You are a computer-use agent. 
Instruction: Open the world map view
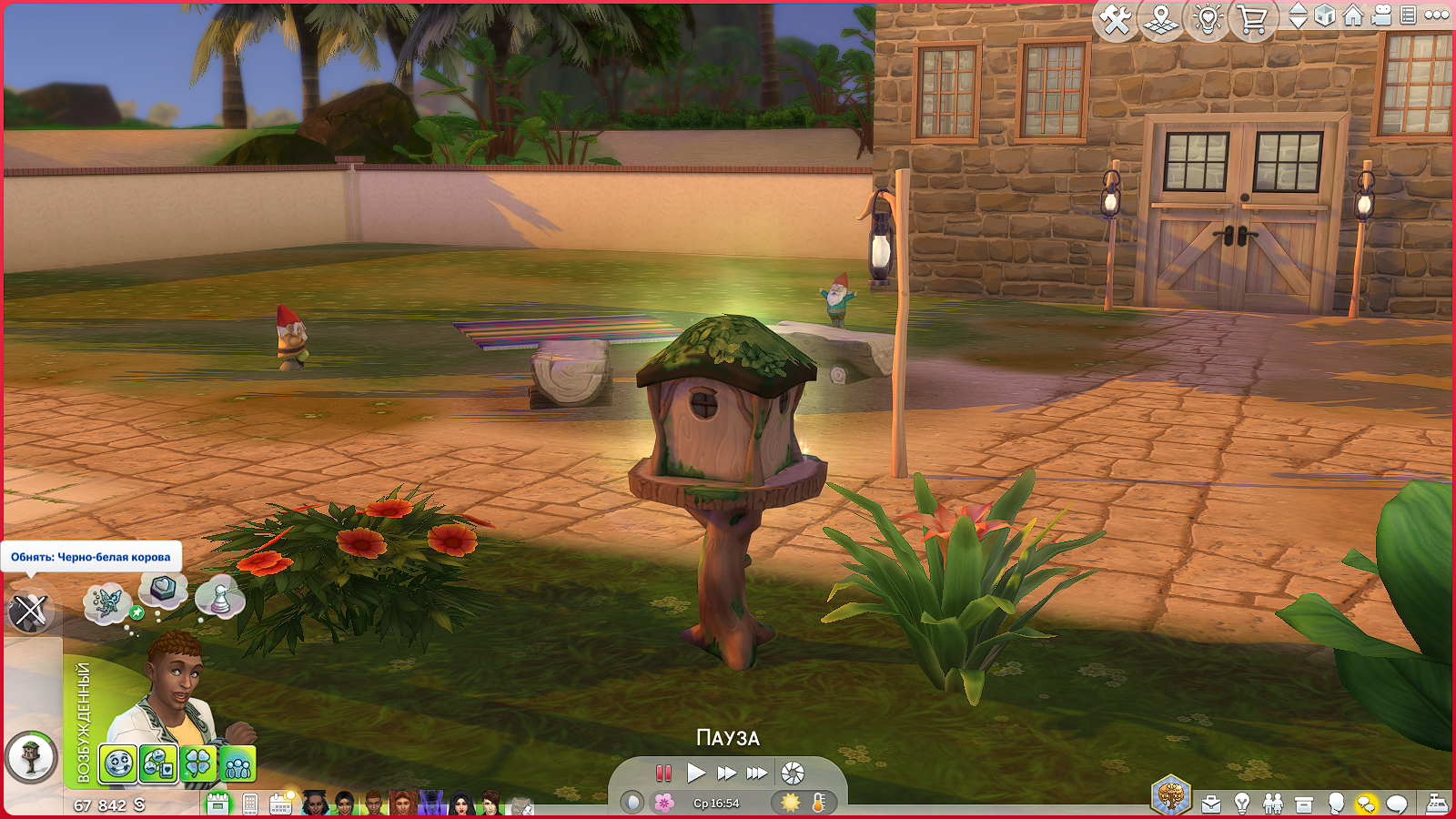click(1161, 19)
